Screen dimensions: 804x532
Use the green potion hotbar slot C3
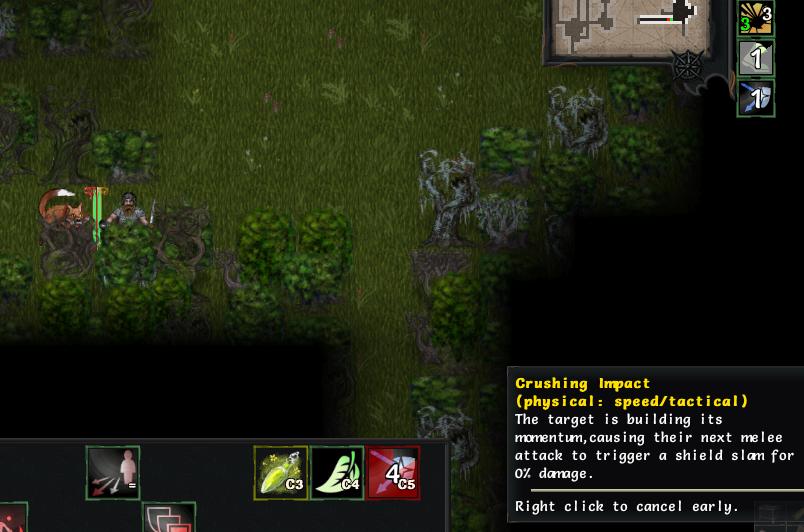point(281,472)
